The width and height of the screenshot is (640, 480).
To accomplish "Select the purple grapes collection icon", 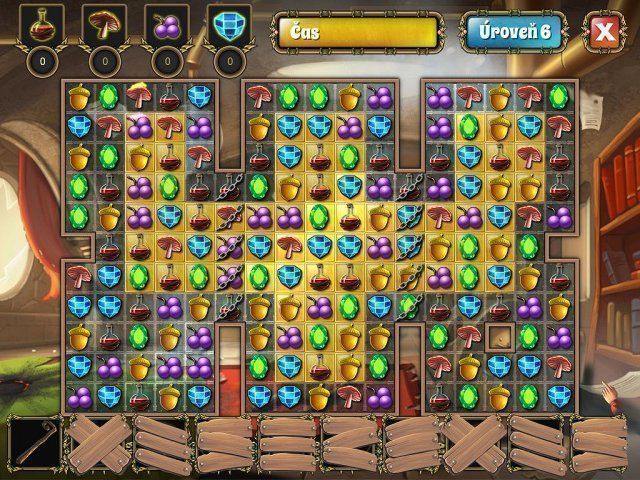I will pos(168,26).
